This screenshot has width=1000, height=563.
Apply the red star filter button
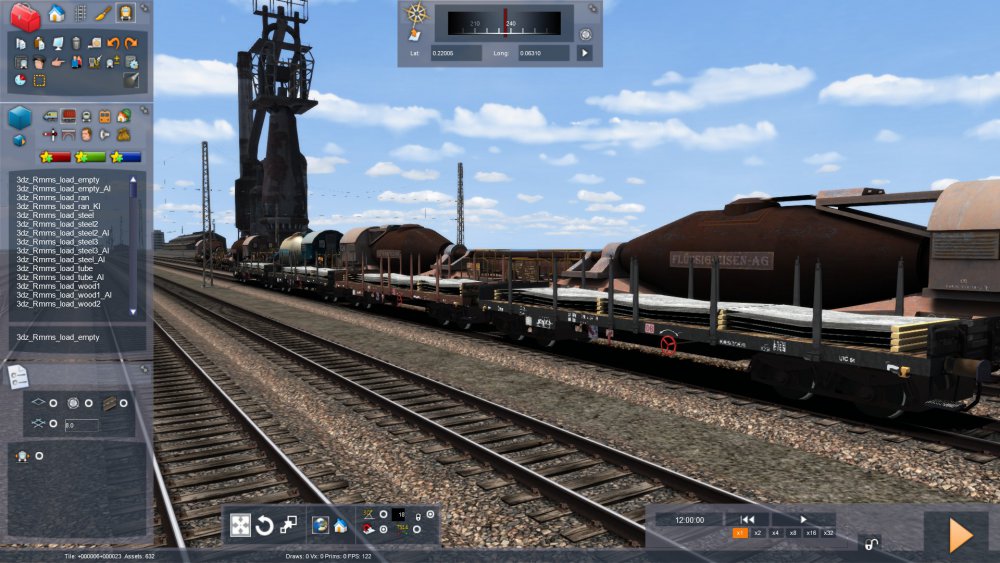55,156
